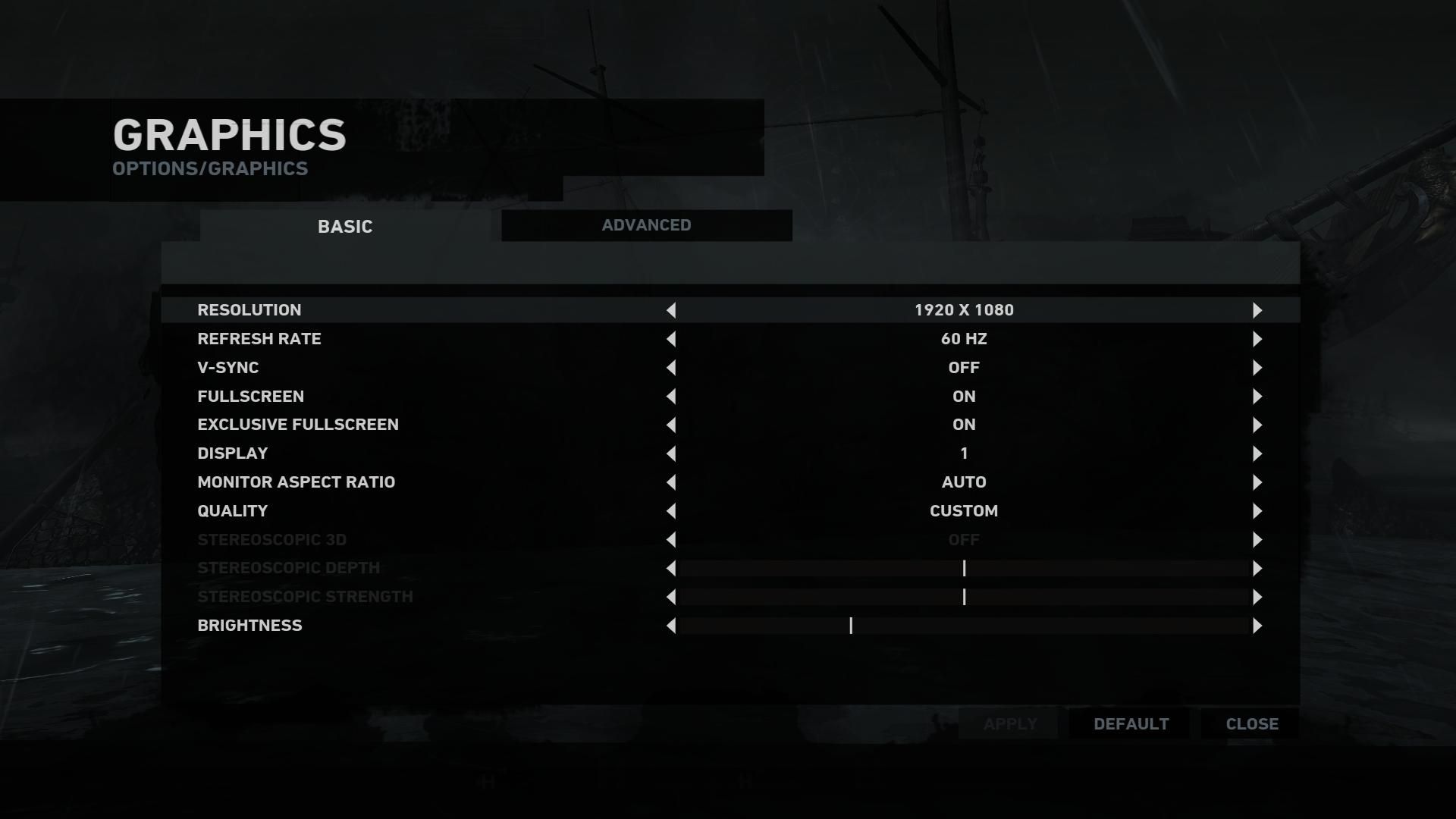Lower the Resolution with its left arrow

(671, 310)
